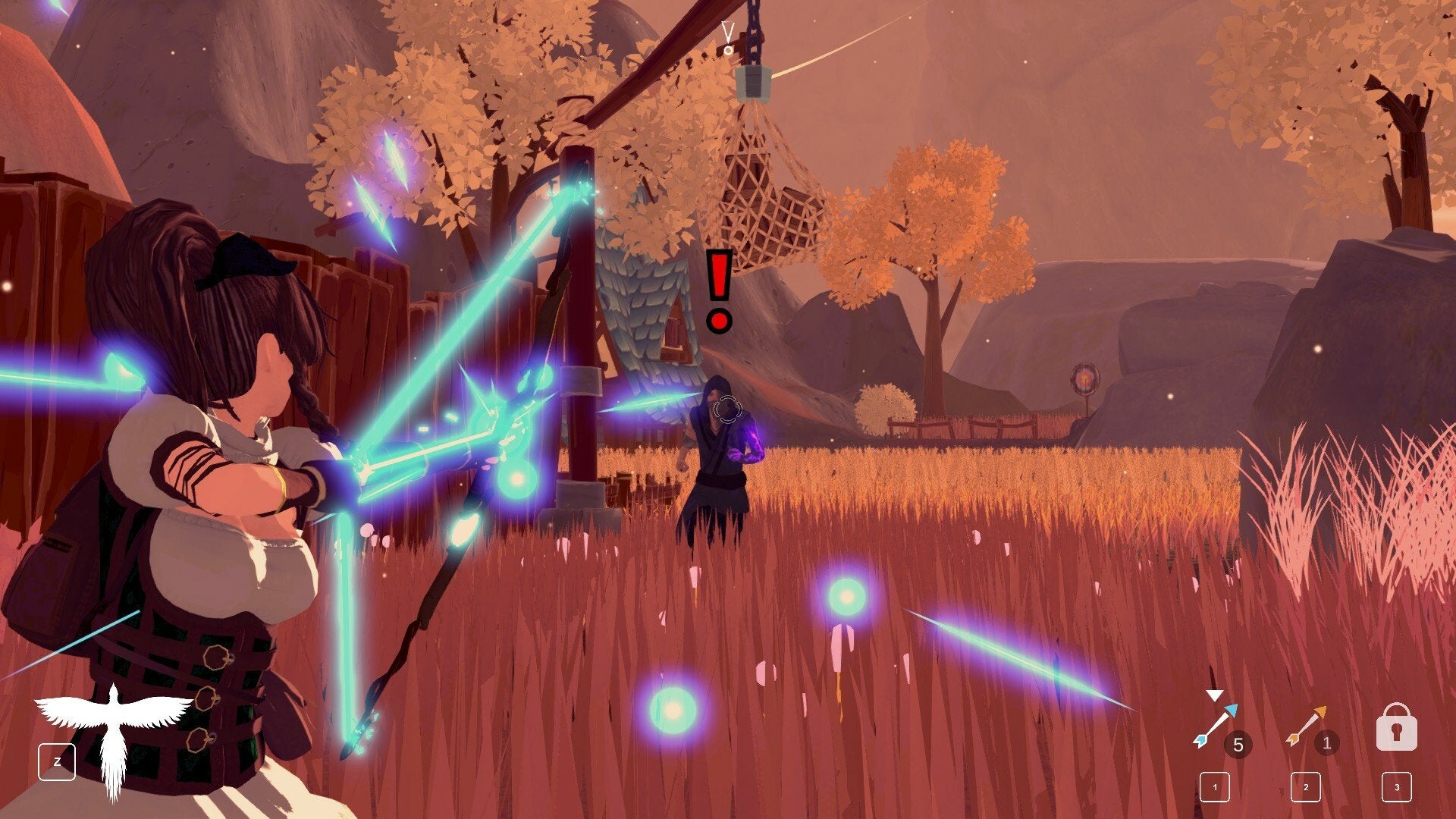Click the white triangle indicator above blue arrows
The width and height of the screenshot is (1456, 819).
click(1215, 695)
